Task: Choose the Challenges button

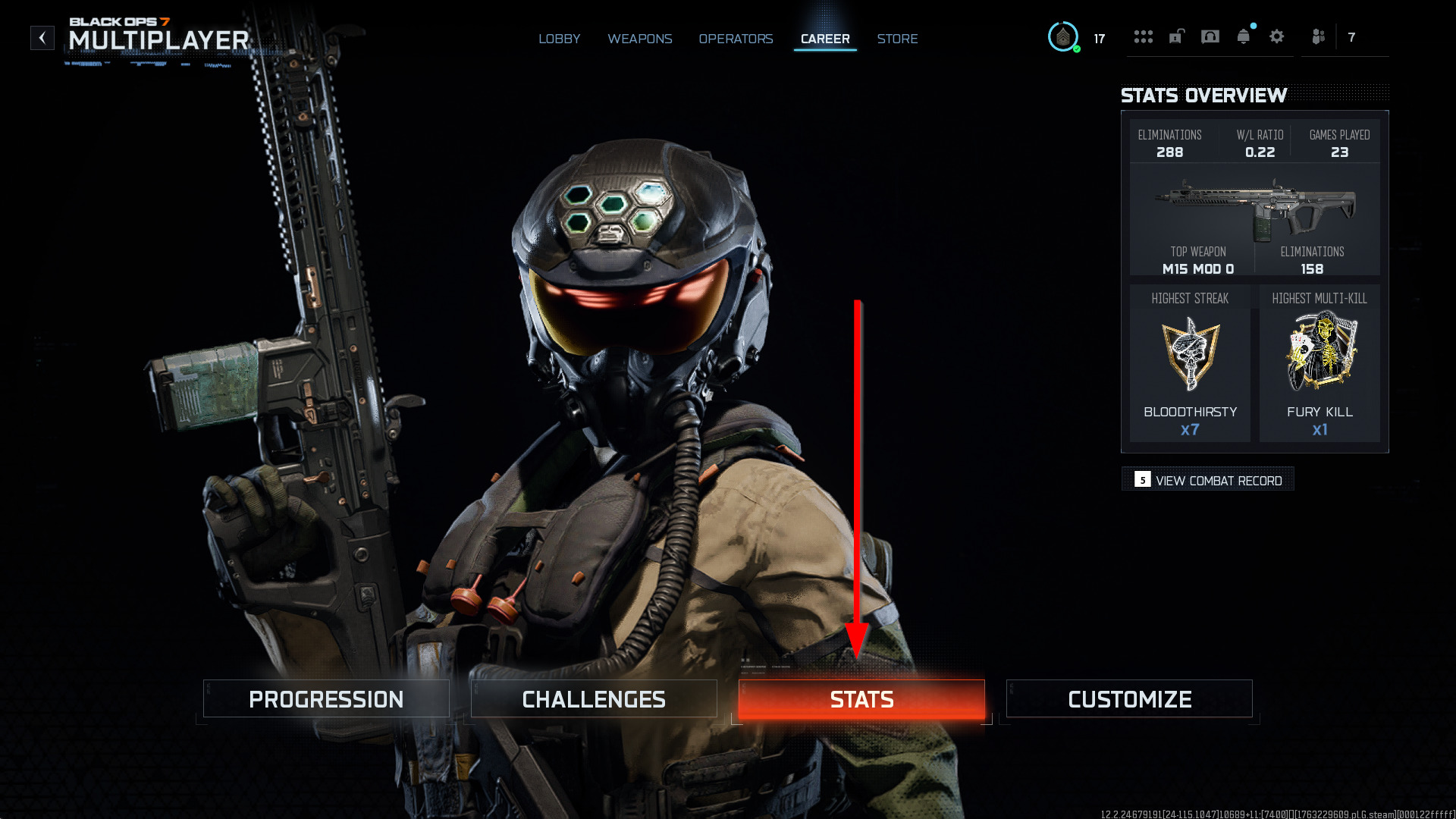Action: coord(594,698)
